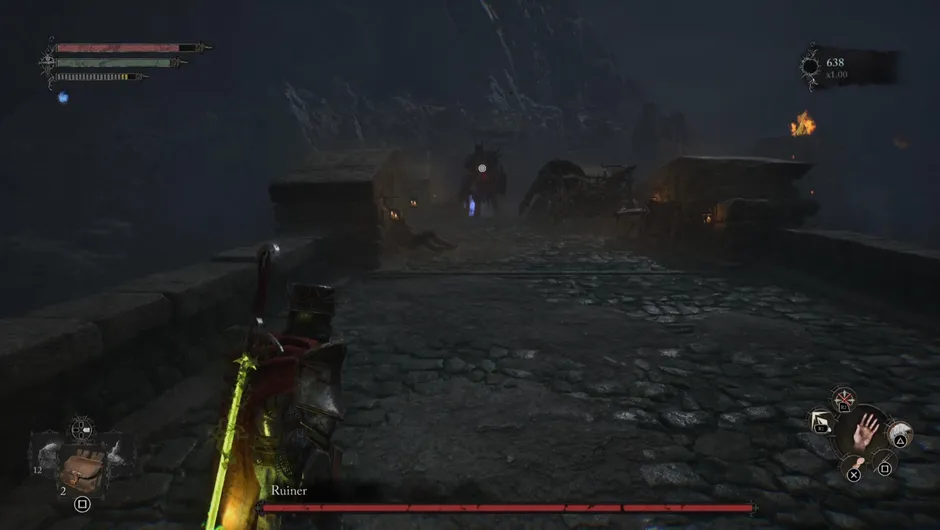The image size is (940, 530).
Task: Choose the grey smoky spell slot
Action: point(897,432)
